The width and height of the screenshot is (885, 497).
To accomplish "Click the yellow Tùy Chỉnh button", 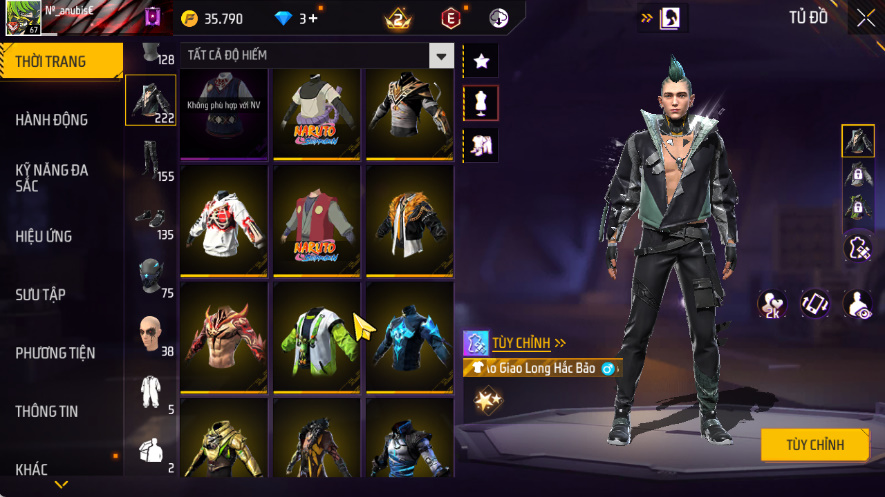I will click(x=814, y=445).
